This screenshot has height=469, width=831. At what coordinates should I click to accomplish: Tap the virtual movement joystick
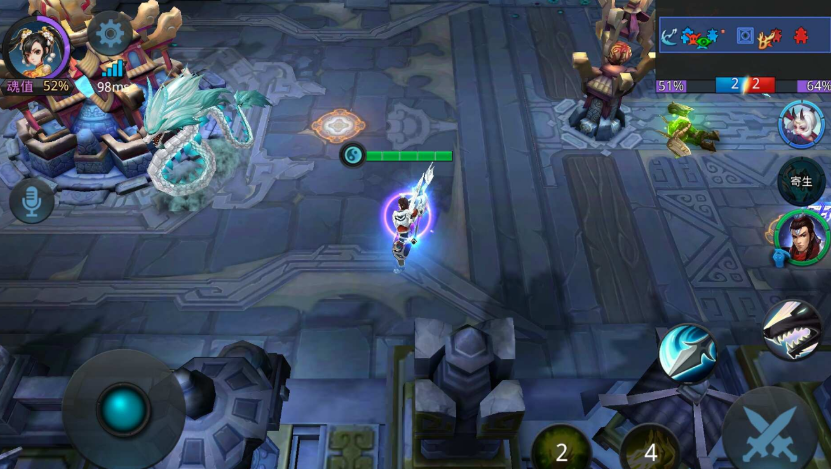click(123, 408)
